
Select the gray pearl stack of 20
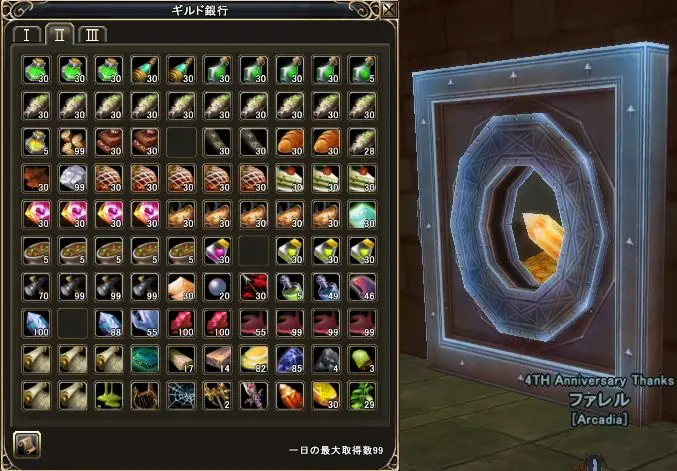click(220, 288)
